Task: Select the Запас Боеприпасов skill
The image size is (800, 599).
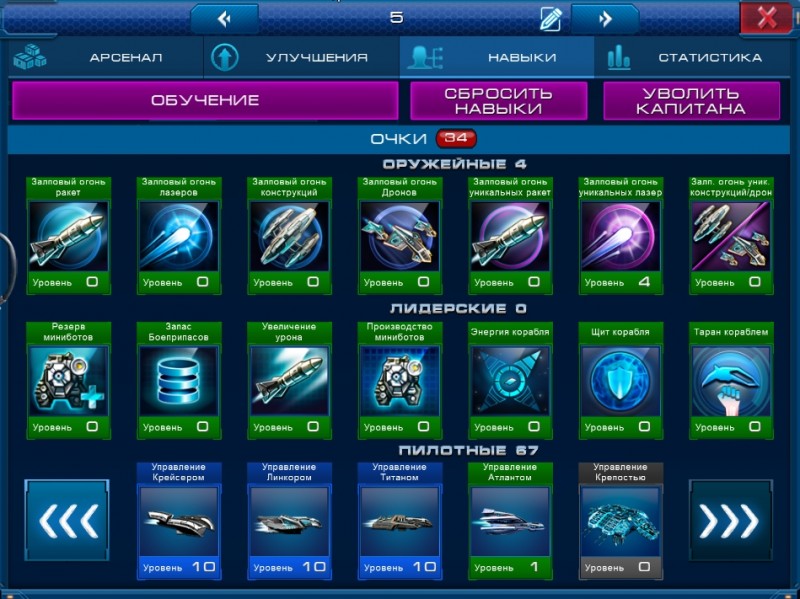Action: click(x=178, y=380)
